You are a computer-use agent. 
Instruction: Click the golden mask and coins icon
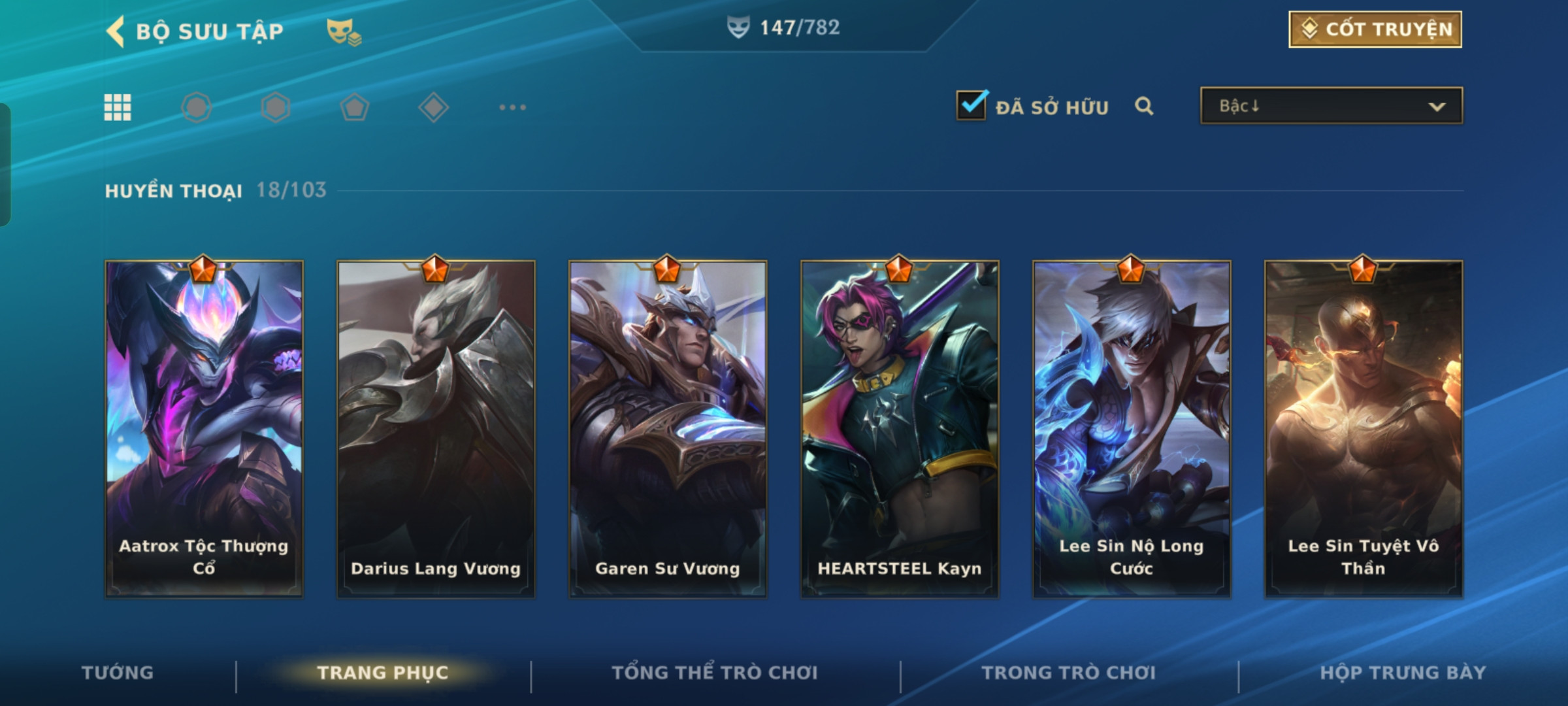[344, 31]
